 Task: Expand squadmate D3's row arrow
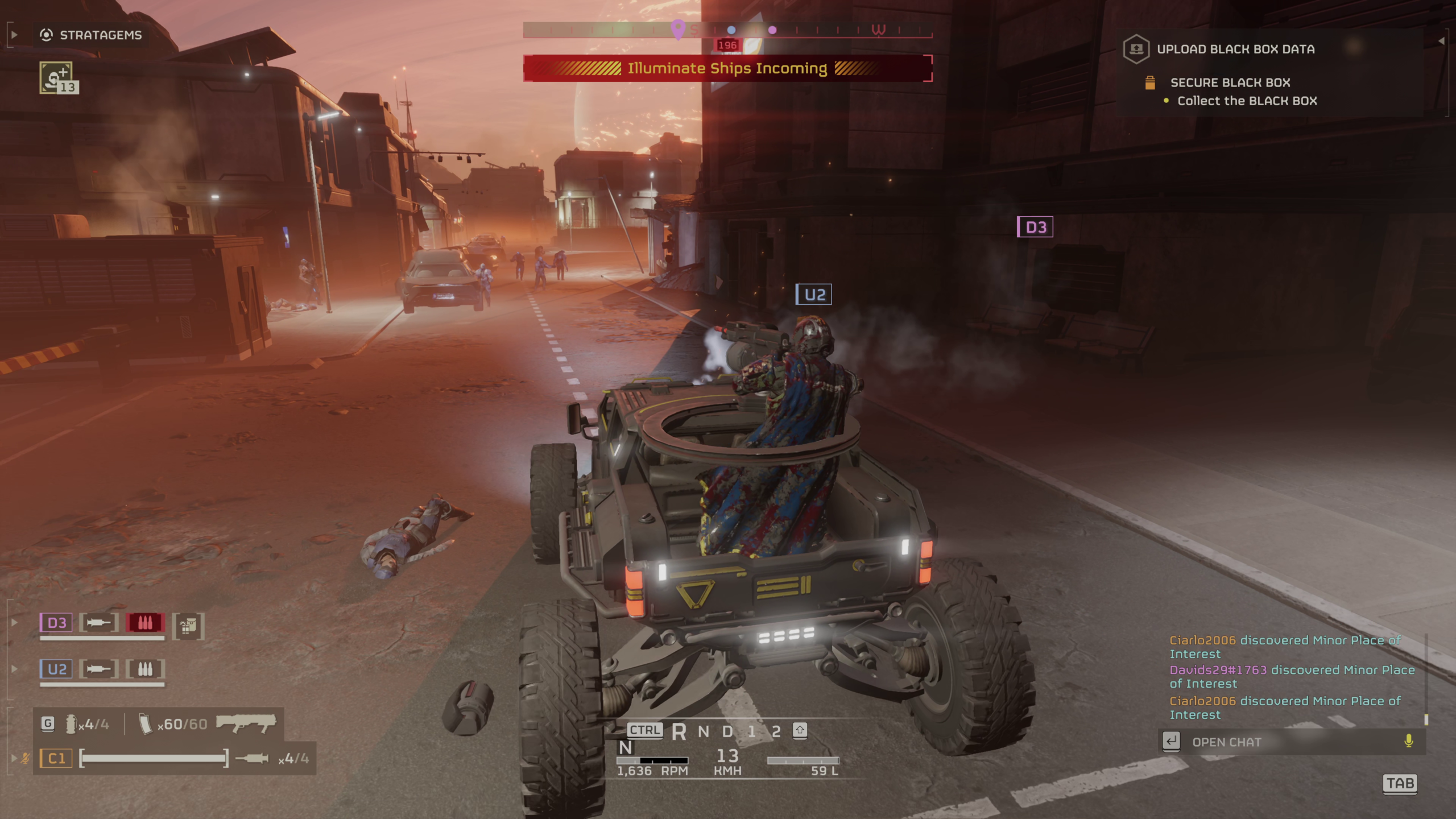(14, 623)
